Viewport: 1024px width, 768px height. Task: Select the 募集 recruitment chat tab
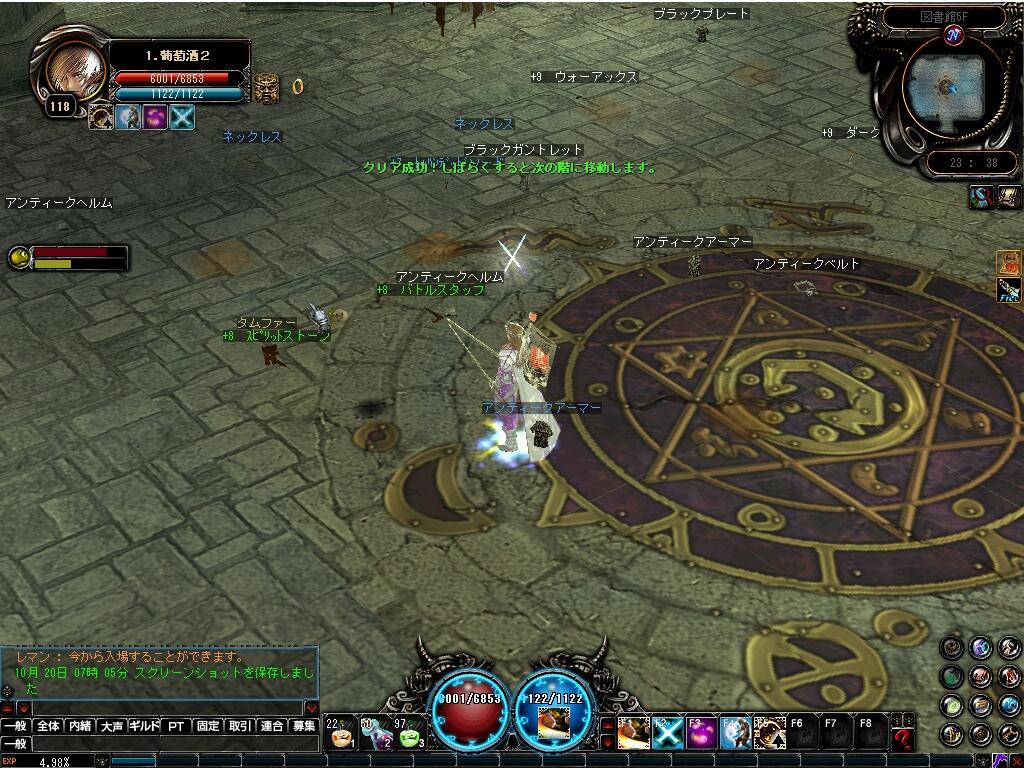click(x=303, y=726)
